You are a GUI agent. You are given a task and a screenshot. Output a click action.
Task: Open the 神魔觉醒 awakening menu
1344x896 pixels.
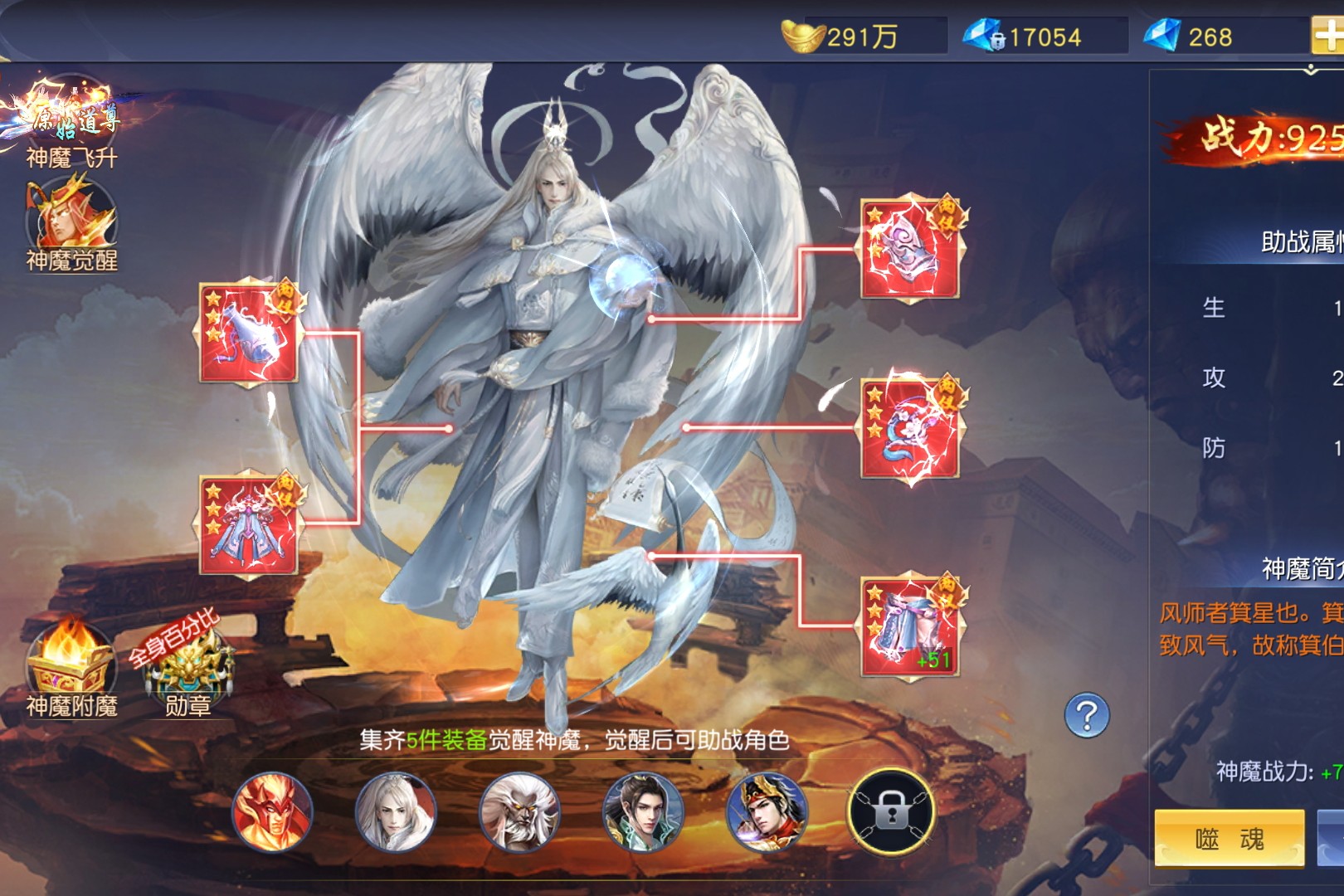coord(71,222)
